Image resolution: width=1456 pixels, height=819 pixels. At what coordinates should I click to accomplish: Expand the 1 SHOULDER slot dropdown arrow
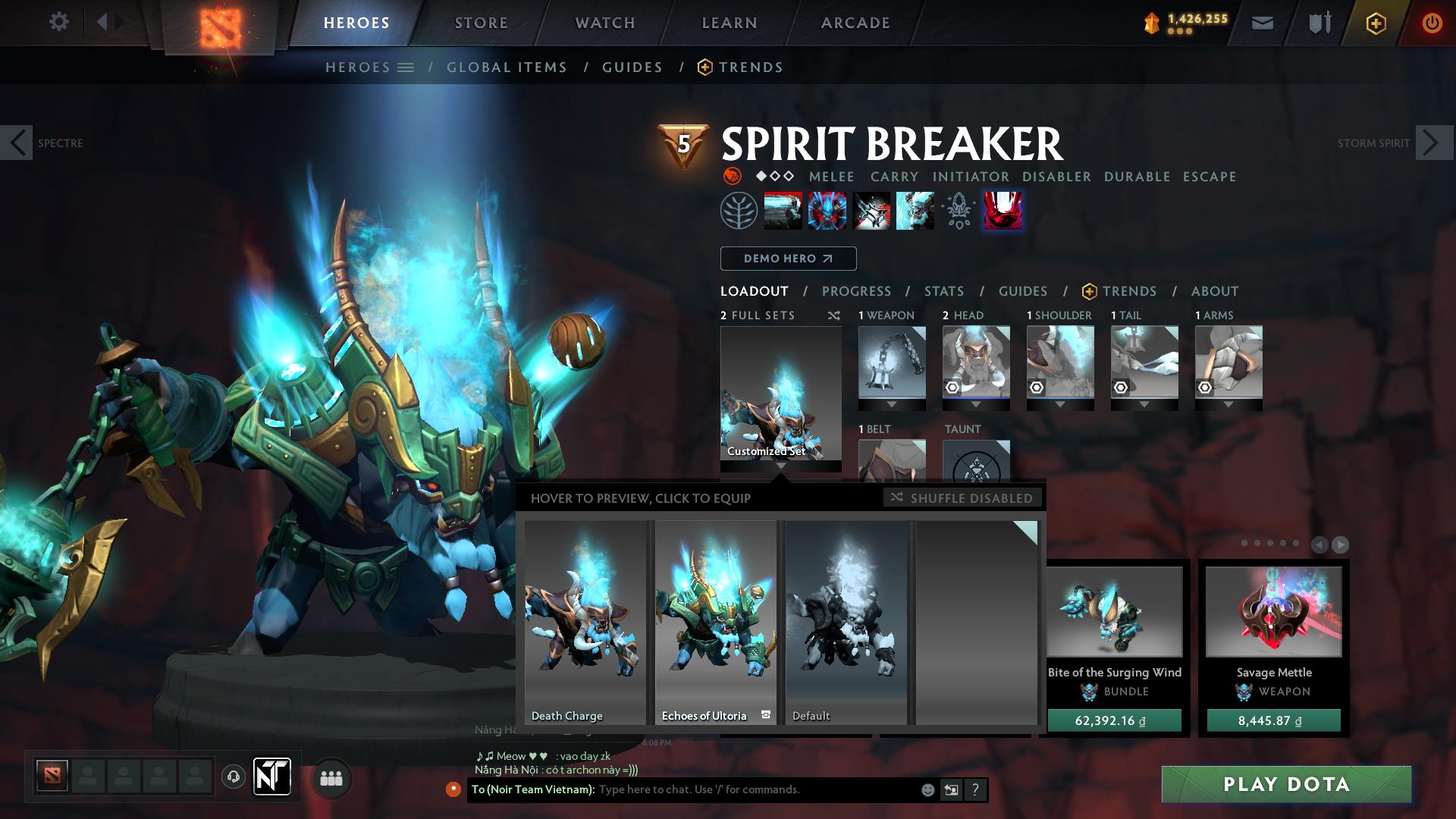coord(1060,403)
